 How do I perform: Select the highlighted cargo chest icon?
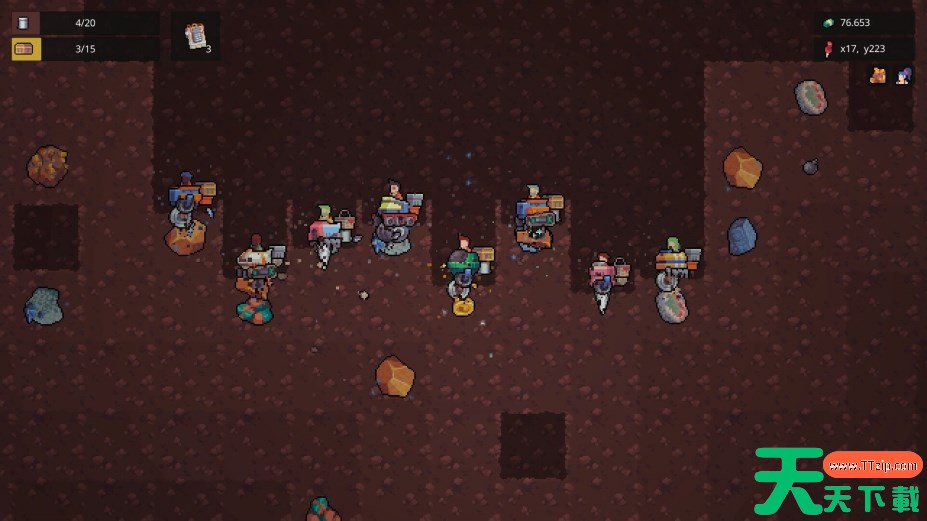[x=26, y=49]
